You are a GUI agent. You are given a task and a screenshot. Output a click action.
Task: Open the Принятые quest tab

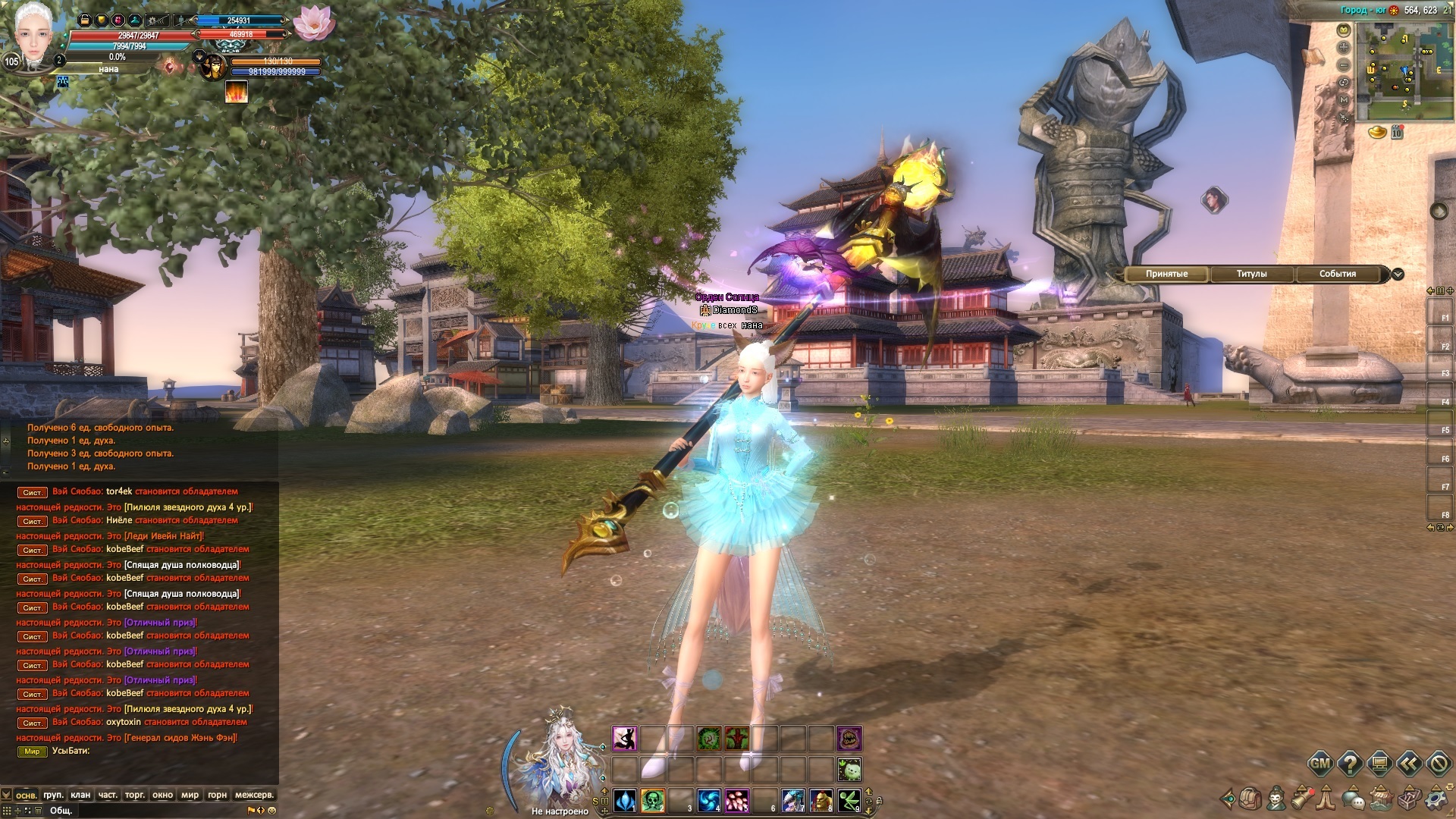pos(1166,274)
